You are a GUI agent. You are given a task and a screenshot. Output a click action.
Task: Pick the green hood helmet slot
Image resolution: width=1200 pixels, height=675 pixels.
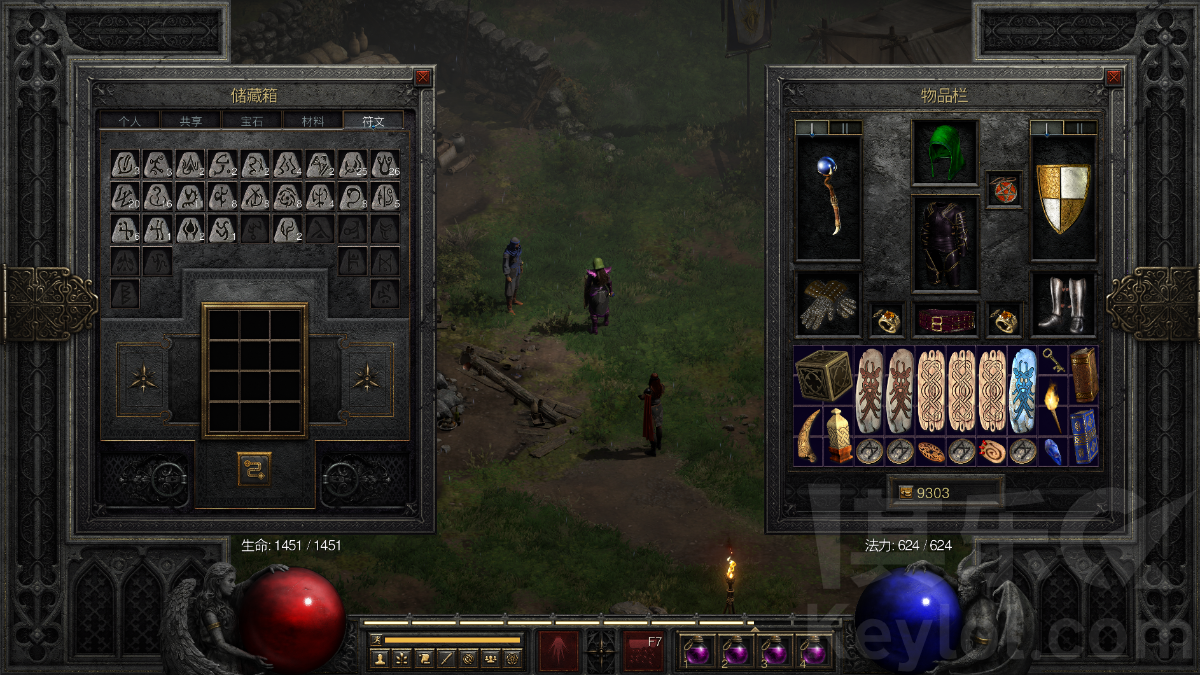pos(944,153)
